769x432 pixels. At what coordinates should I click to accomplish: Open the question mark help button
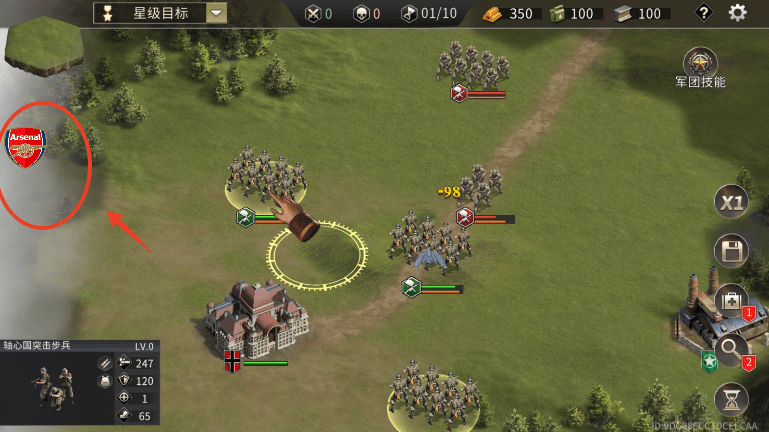point(704,13)
